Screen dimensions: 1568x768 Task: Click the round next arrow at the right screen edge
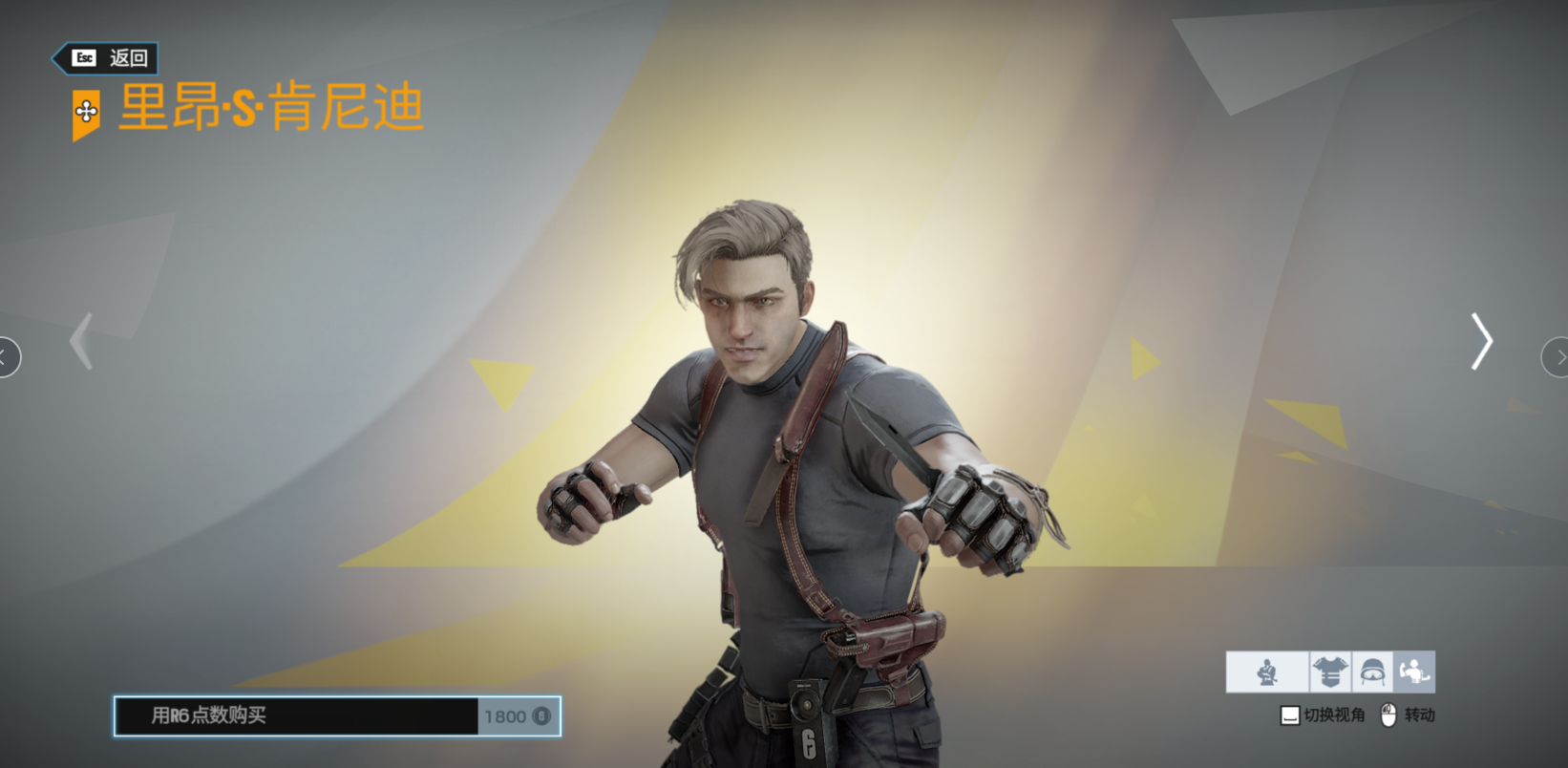[1556, 357]
